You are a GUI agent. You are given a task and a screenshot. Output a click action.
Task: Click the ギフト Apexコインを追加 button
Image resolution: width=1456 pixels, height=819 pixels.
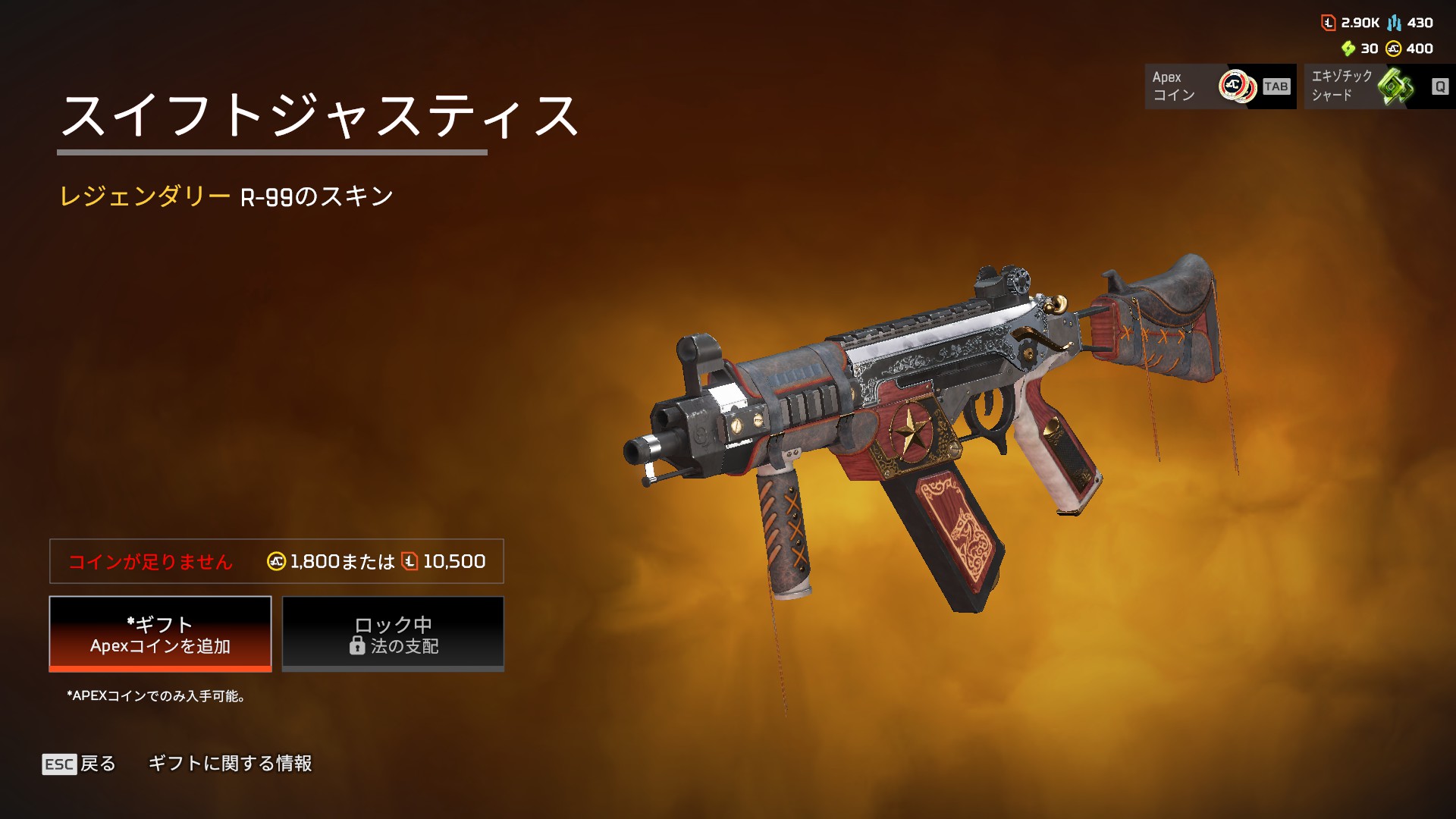pos(160,634)
